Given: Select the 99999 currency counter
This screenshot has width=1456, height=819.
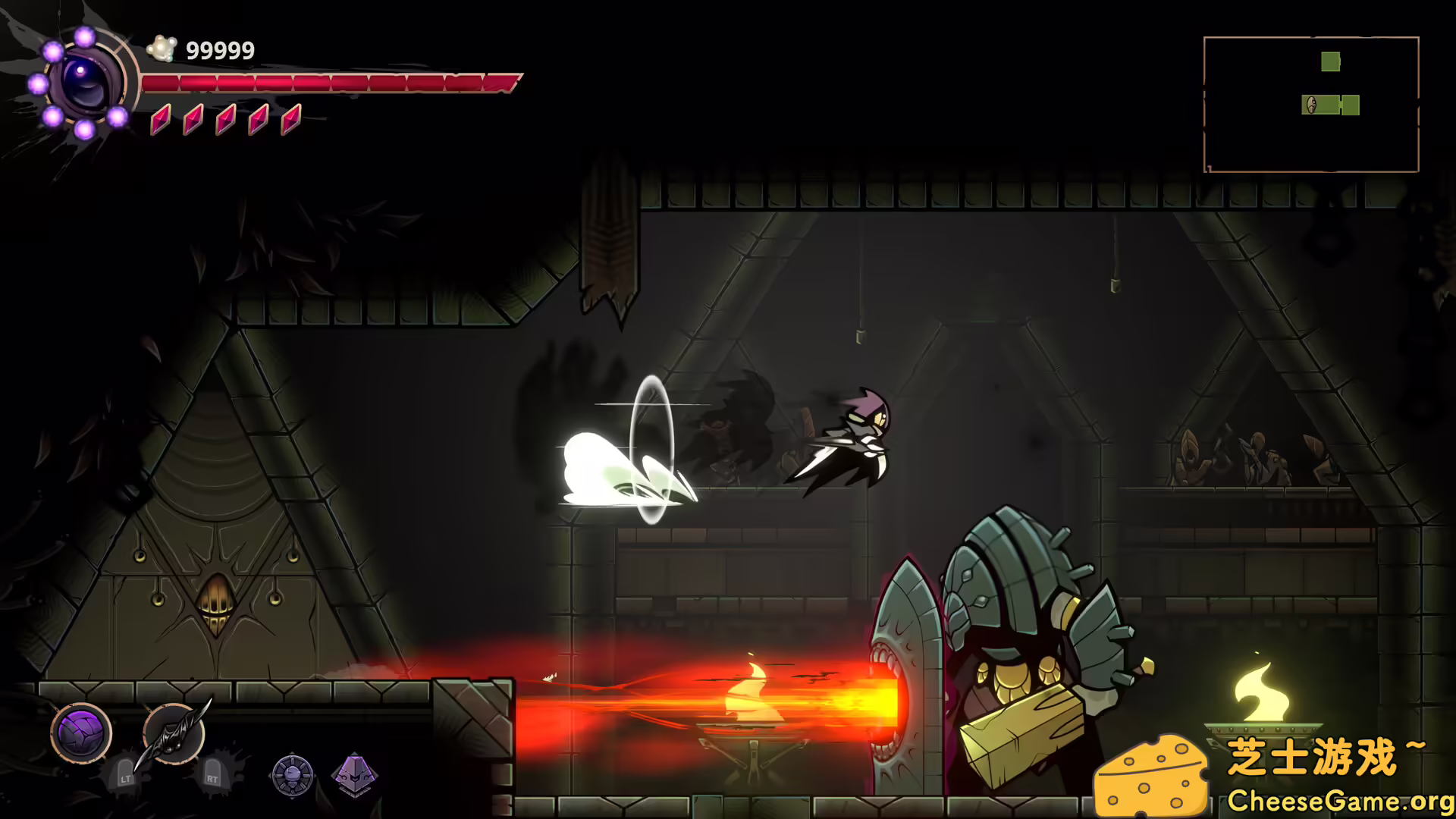Looking at the screenshot, I should (x=220, y=50).
